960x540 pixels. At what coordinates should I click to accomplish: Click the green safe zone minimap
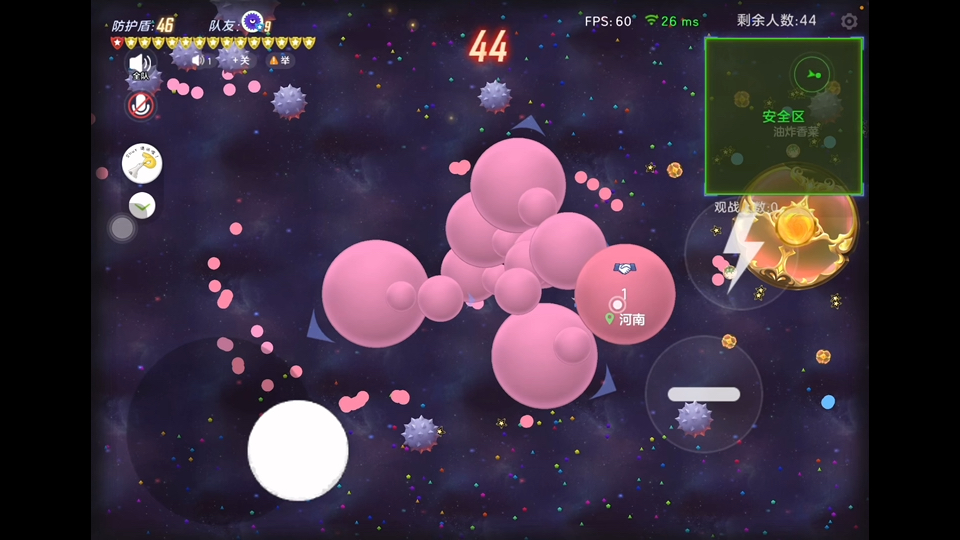point(783,116)
